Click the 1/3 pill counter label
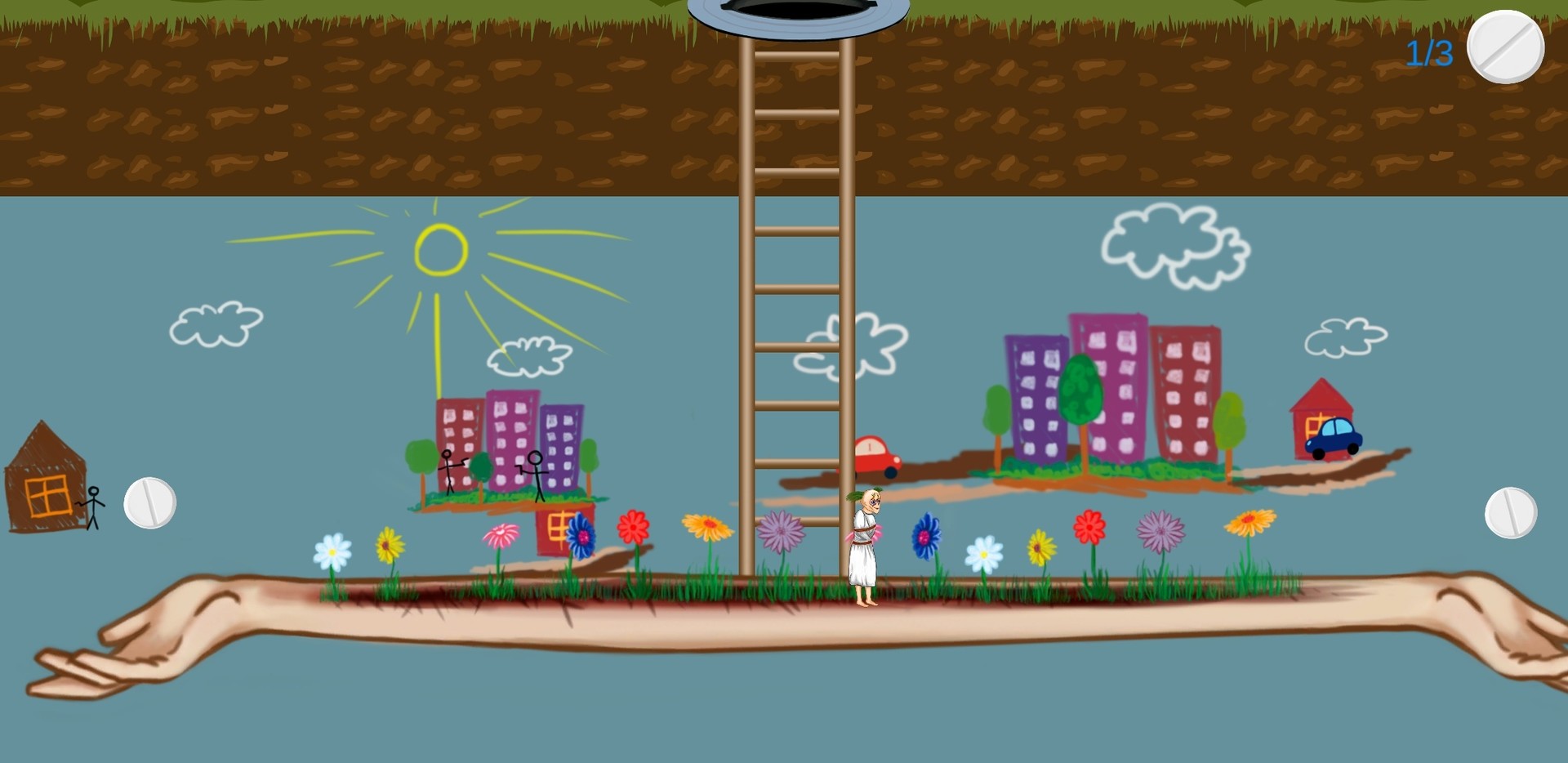 (1429, 51)
